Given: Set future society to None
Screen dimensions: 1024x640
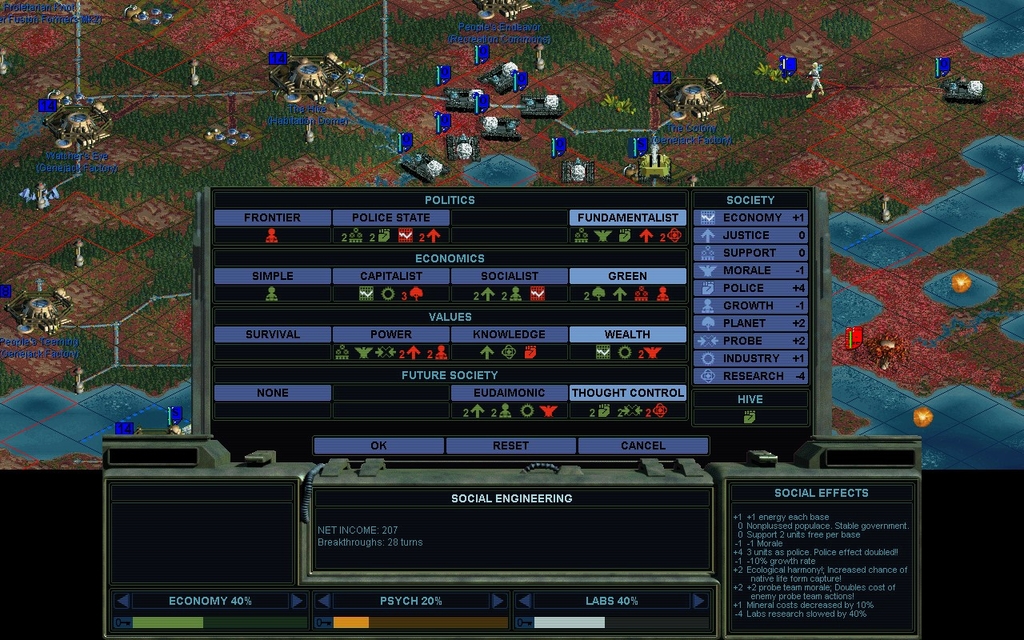Looking at the screenshot, I should (272, 393).
